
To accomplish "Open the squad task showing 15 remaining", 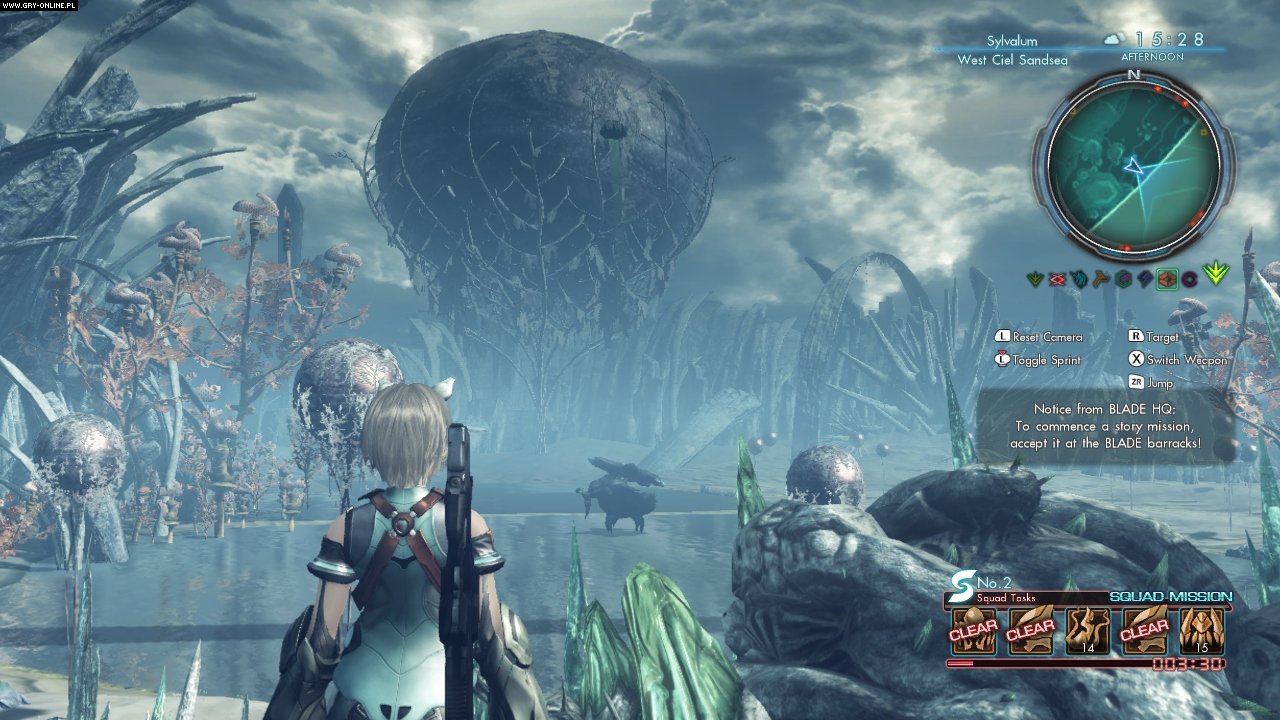I will [x=1201, y=631].
